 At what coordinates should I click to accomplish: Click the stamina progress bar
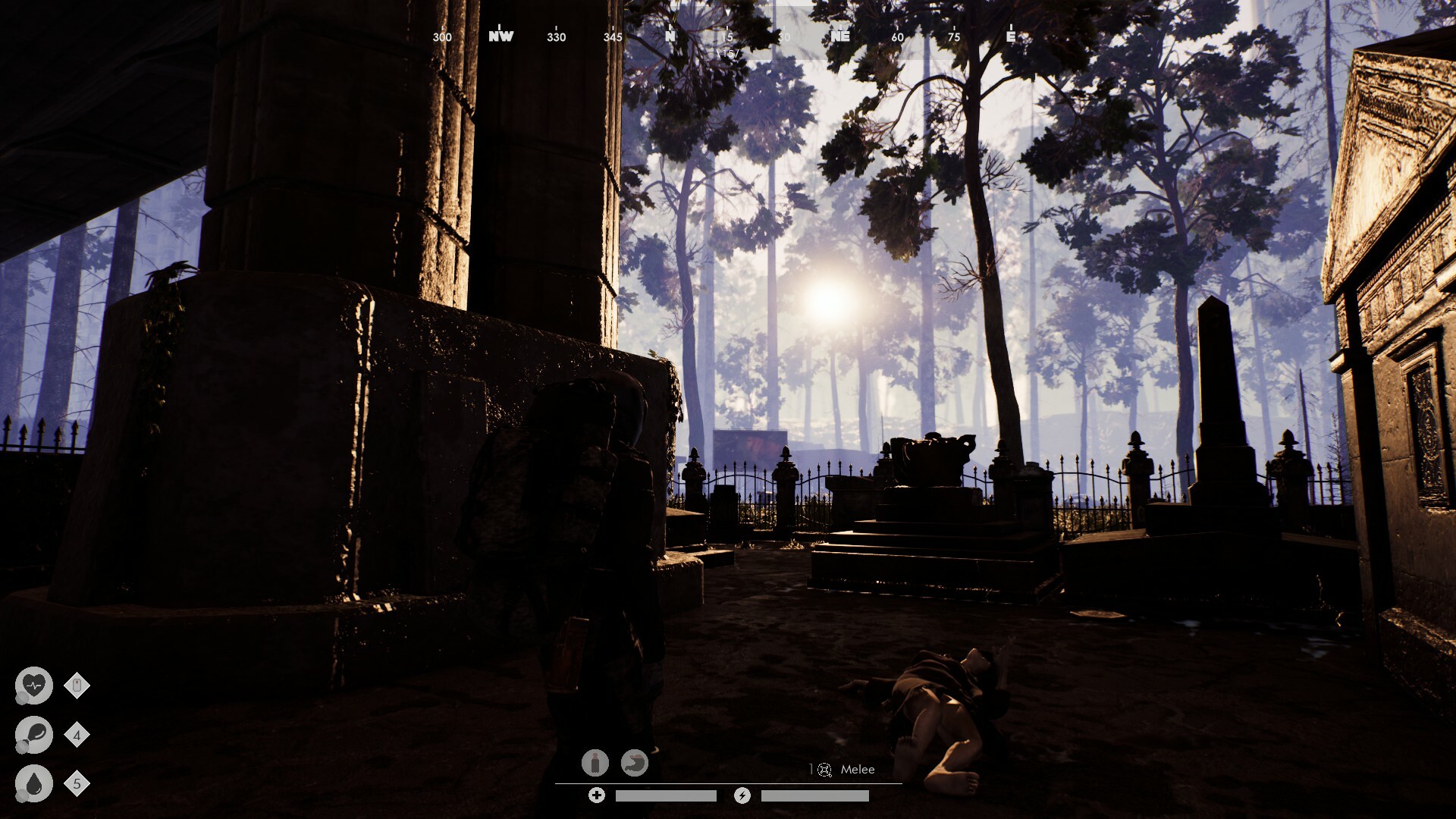point(815,795)
